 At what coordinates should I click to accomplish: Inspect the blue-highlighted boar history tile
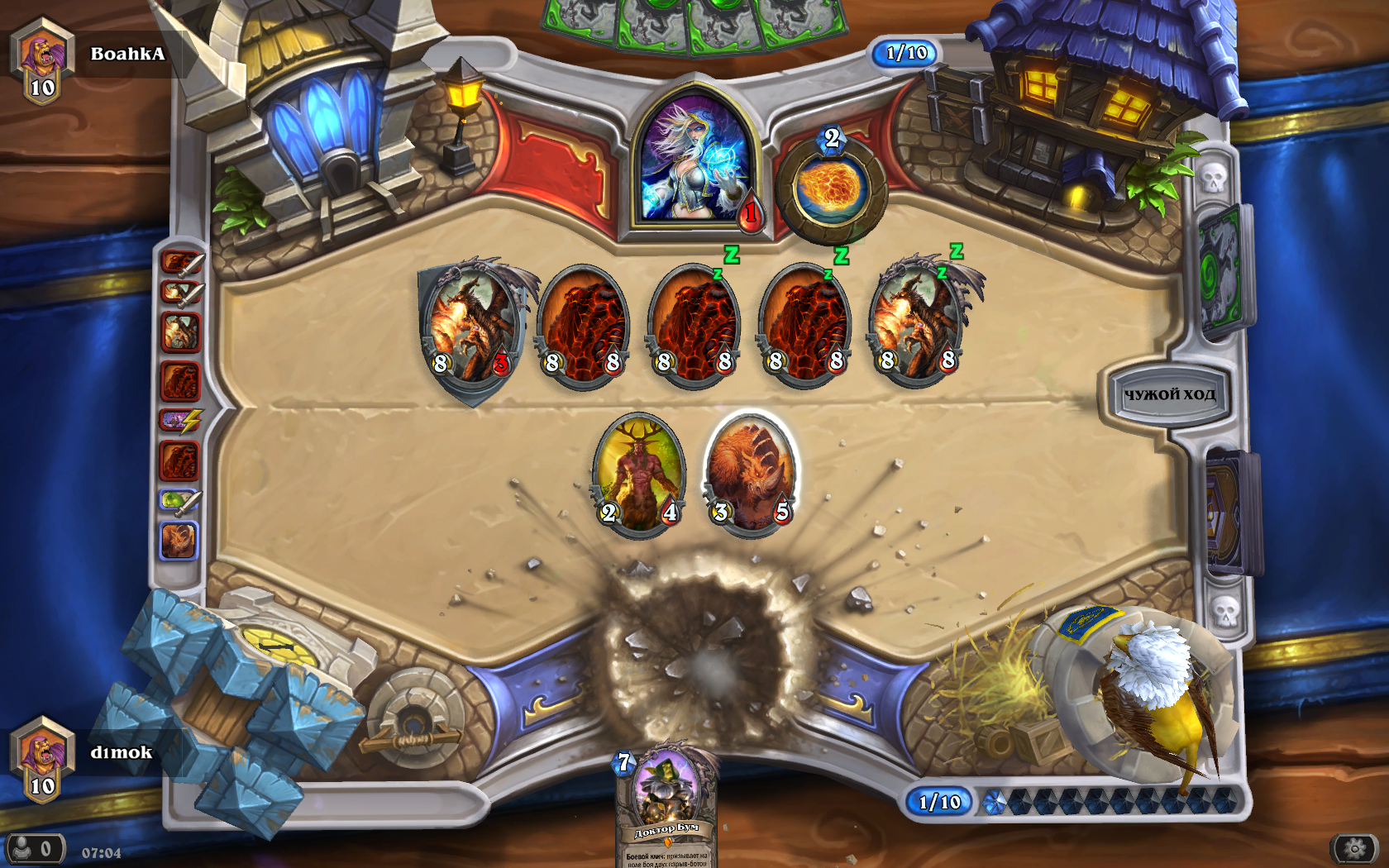[x=179, y=541]
